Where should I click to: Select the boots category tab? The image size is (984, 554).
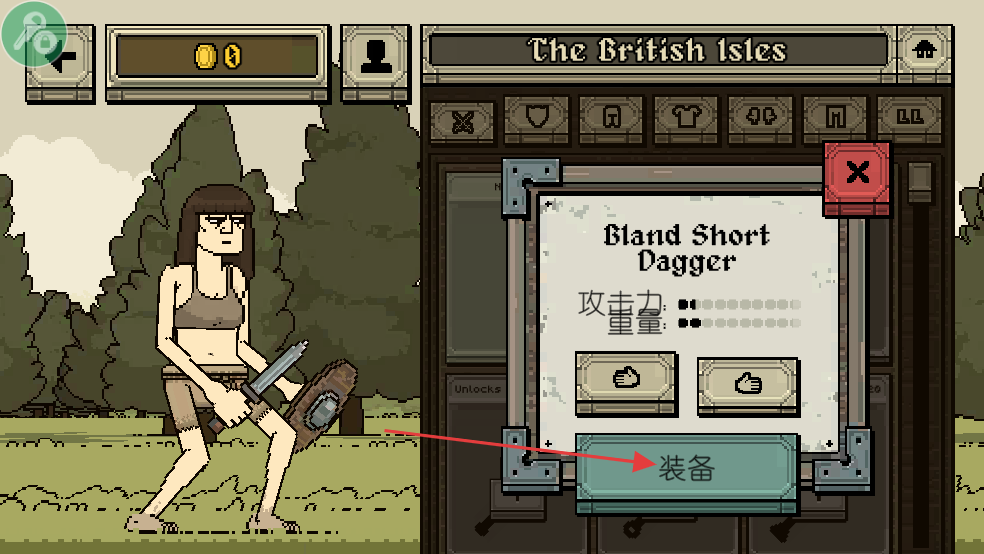coord(909,118)
